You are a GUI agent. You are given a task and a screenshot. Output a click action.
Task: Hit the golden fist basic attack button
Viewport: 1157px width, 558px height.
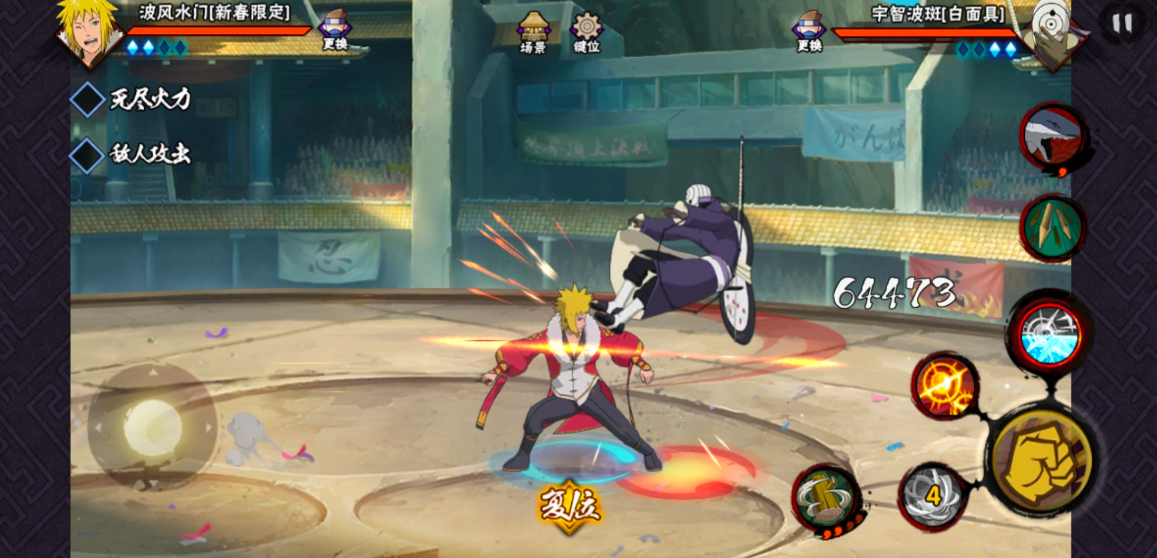click(1042, 462)
